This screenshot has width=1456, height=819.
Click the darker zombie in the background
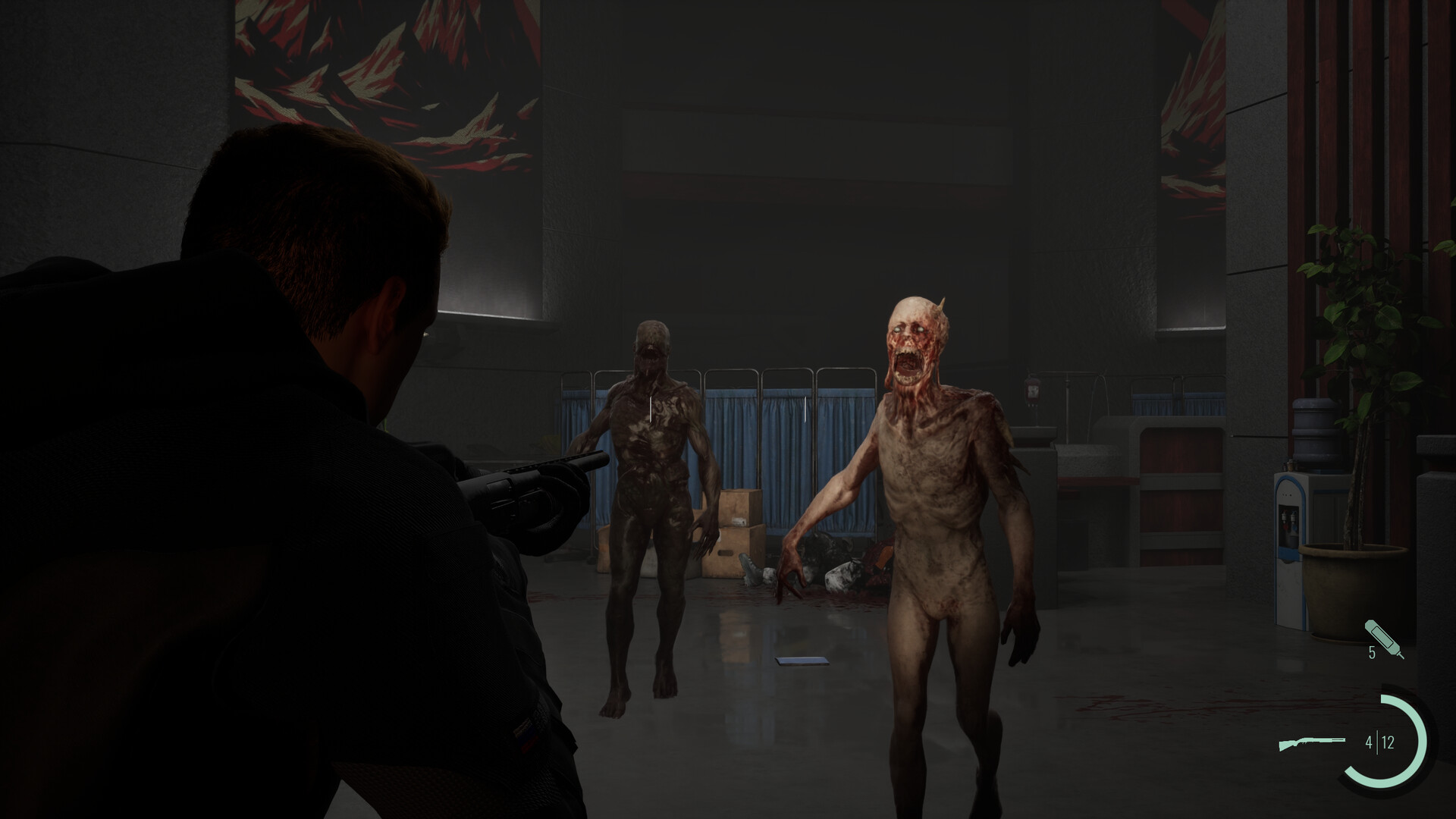pos(652,470)
